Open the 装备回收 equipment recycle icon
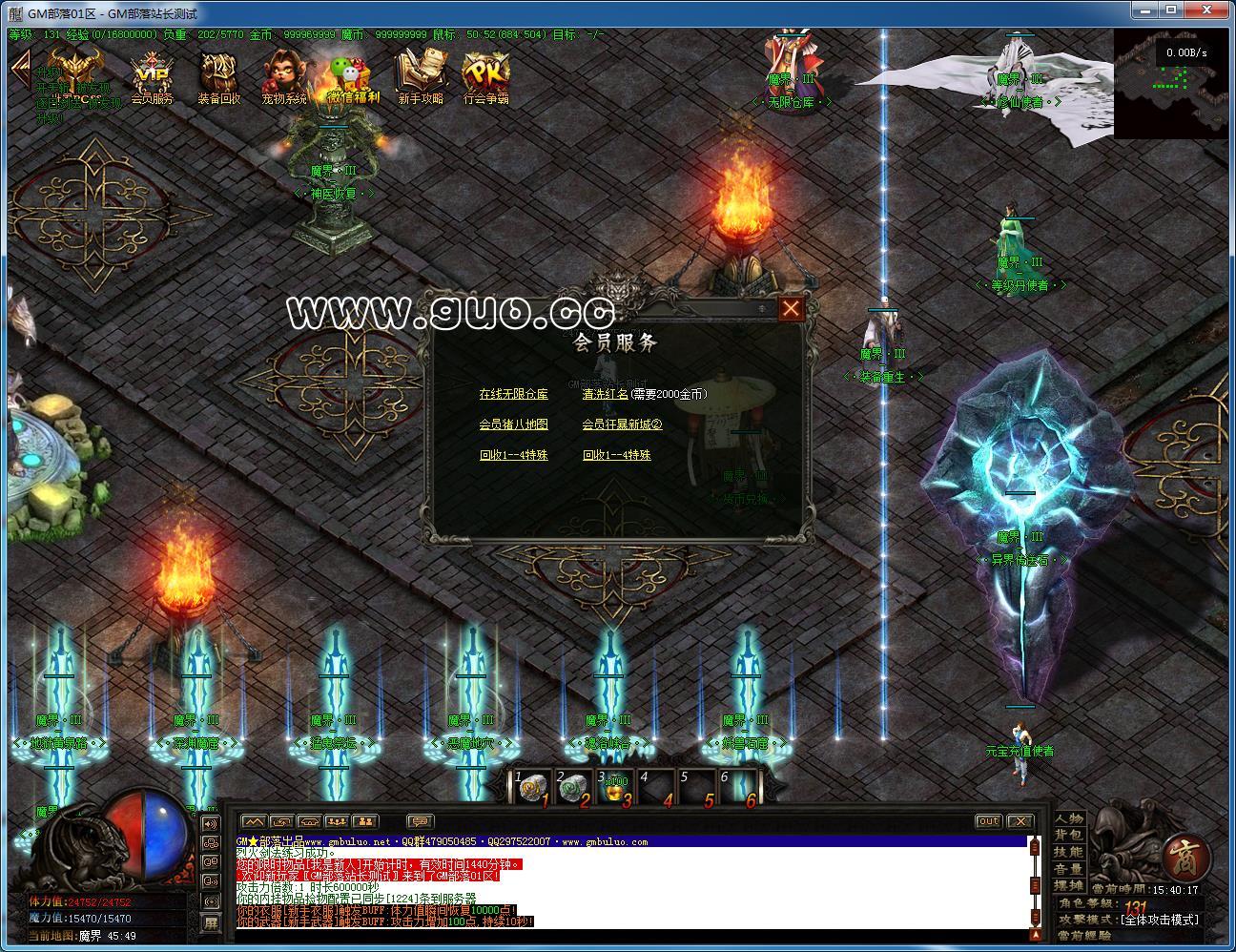1236x952 pixels. coord(219,76)
